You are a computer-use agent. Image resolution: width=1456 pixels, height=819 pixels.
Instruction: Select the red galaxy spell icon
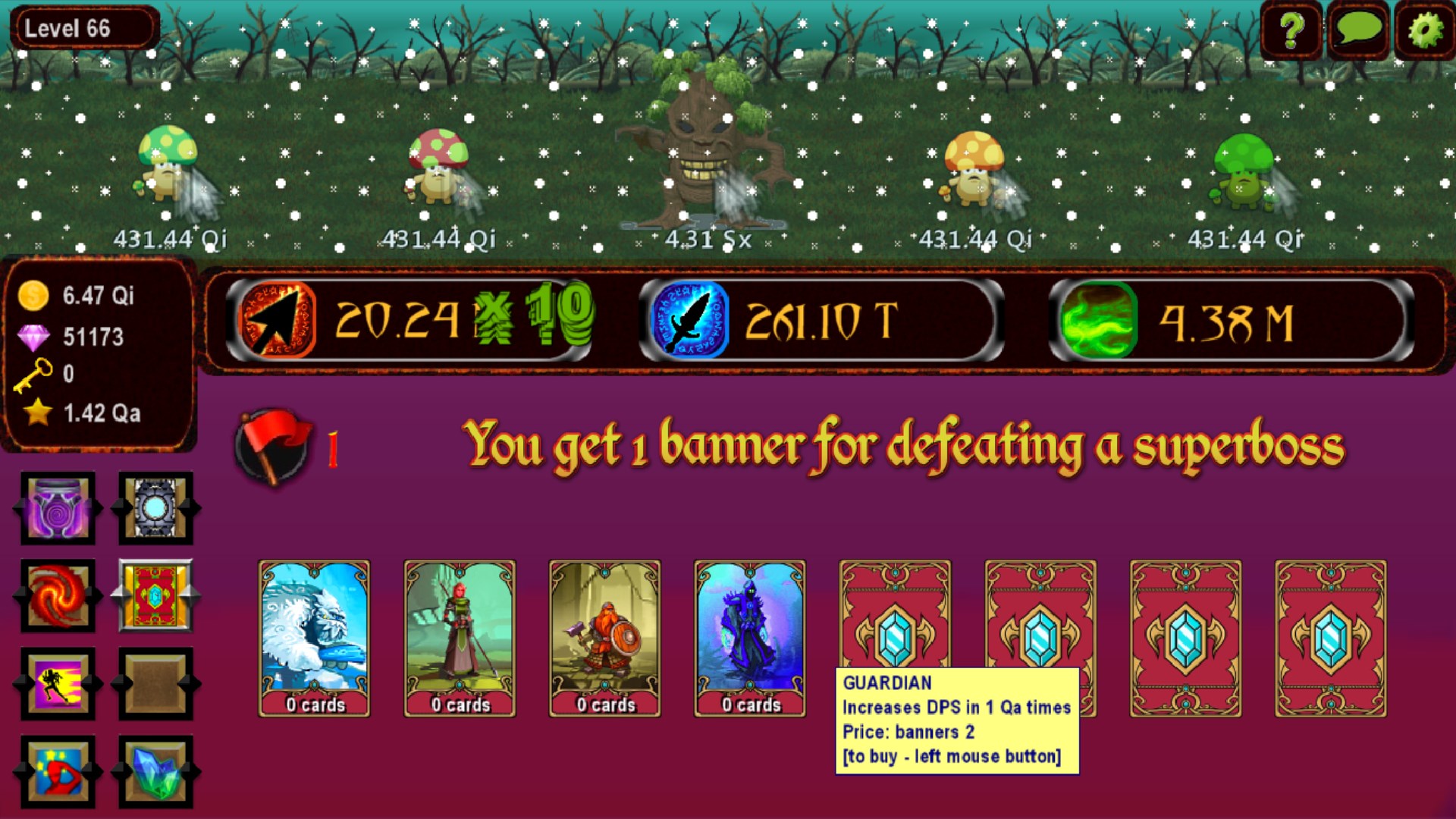57,595
